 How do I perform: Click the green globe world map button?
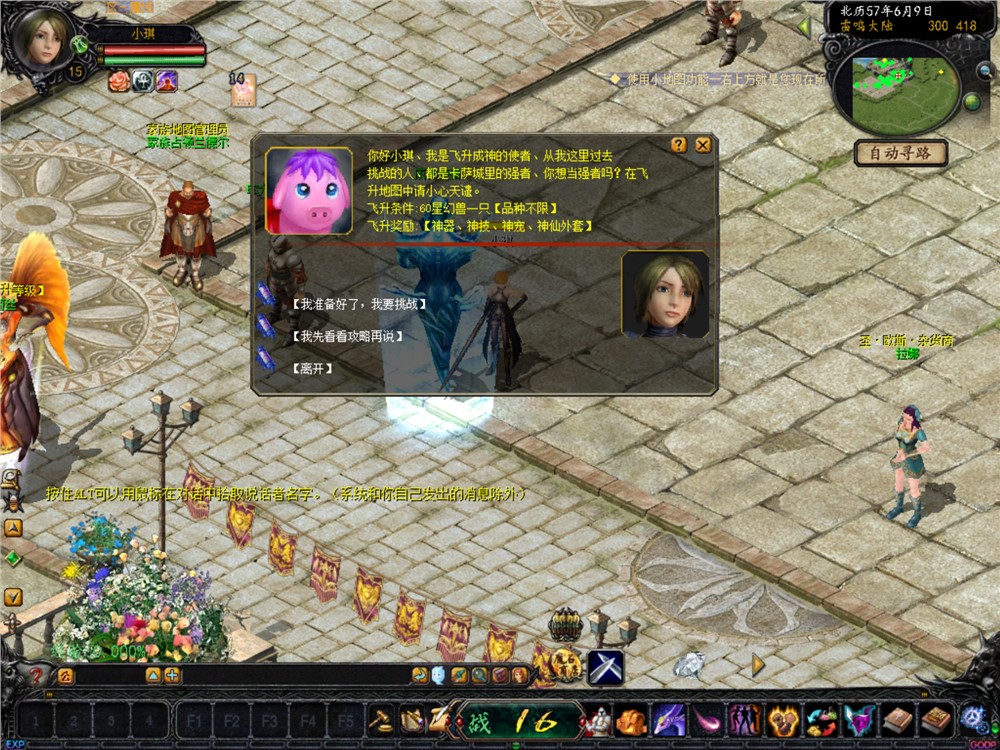tap(971, 102)
